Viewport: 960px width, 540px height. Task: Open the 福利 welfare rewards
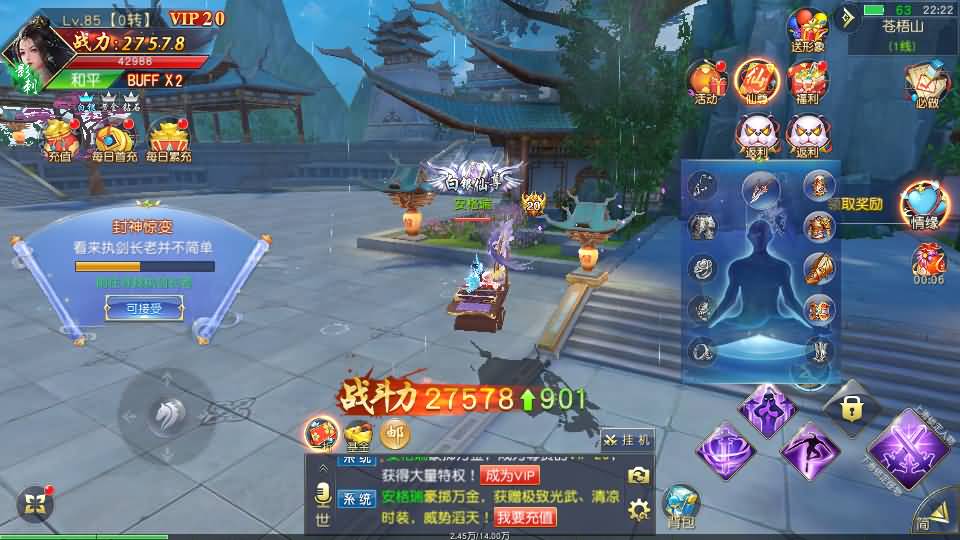[x=807, y=80]
